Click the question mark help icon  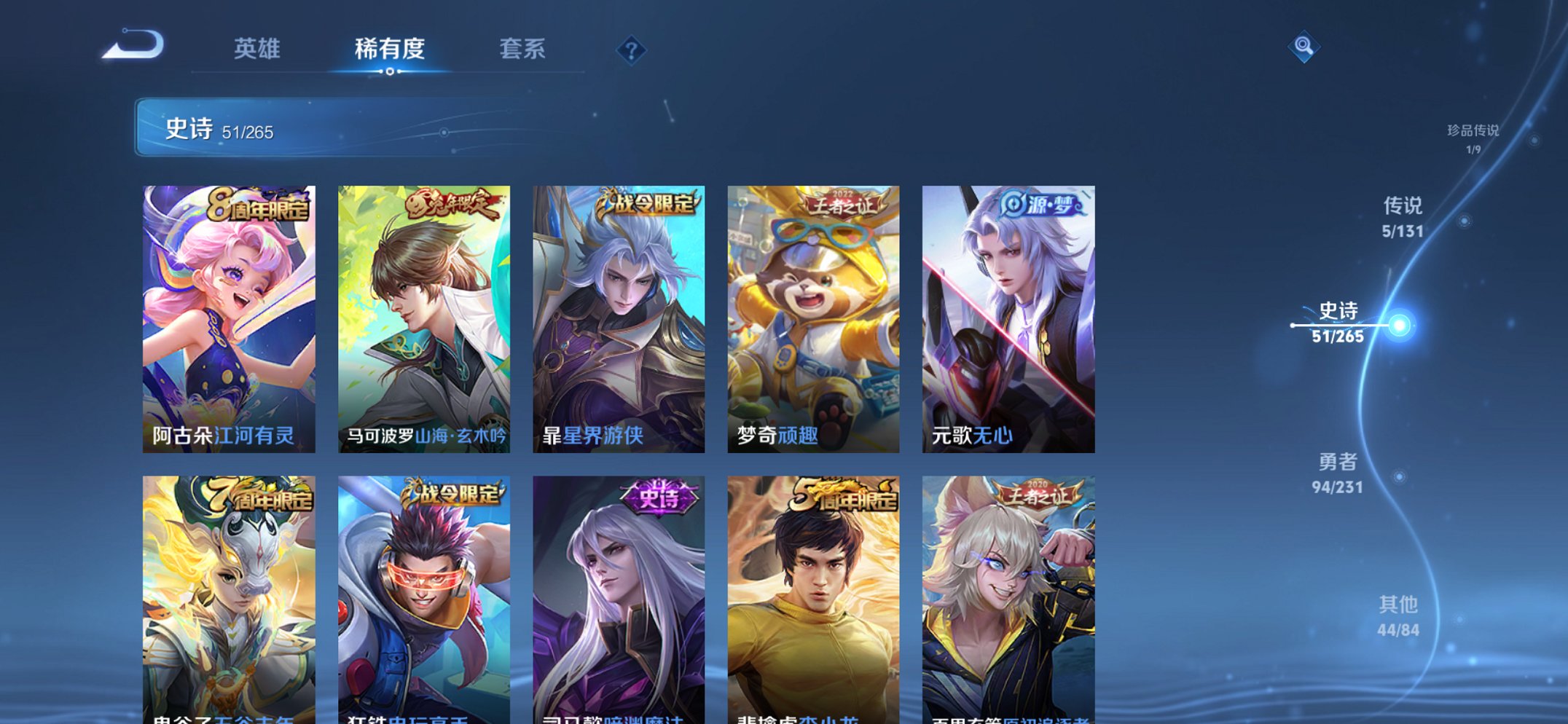coord(632,50)
